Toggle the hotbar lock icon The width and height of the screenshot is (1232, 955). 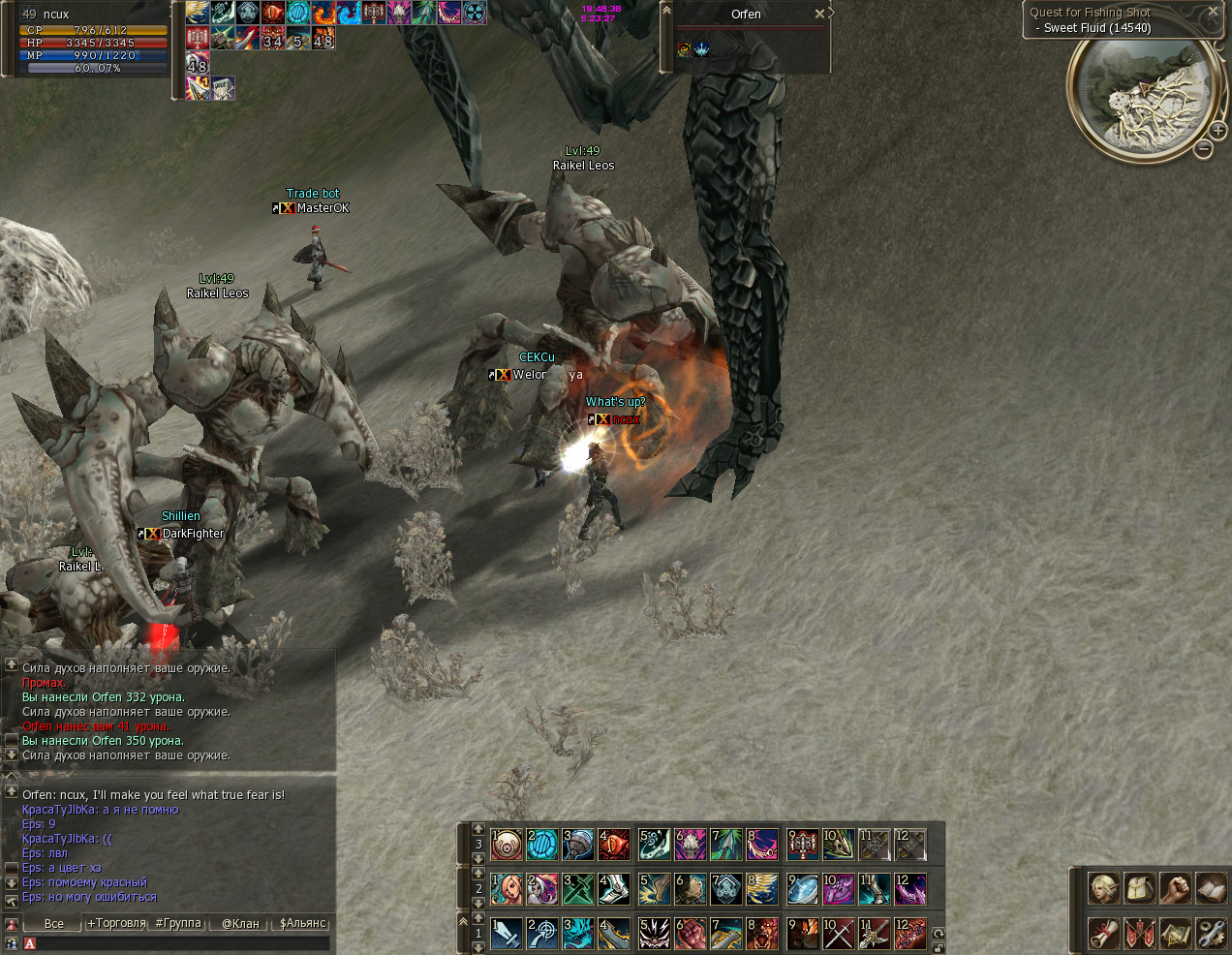click(938, 948)
